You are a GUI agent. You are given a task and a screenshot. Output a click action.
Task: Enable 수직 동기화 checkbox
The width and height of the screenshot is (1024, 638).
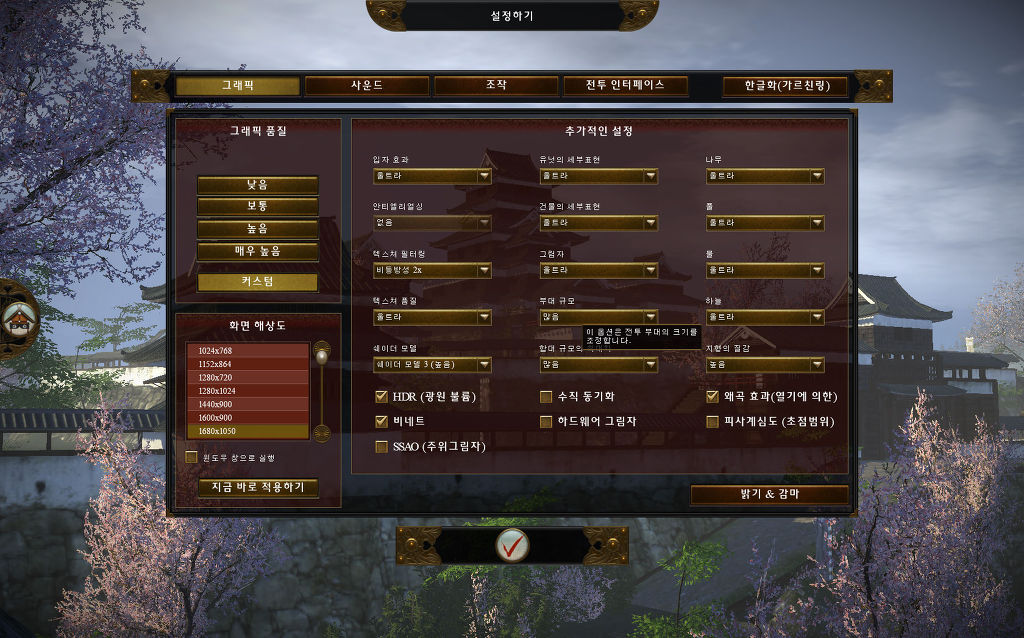[546, 397]
